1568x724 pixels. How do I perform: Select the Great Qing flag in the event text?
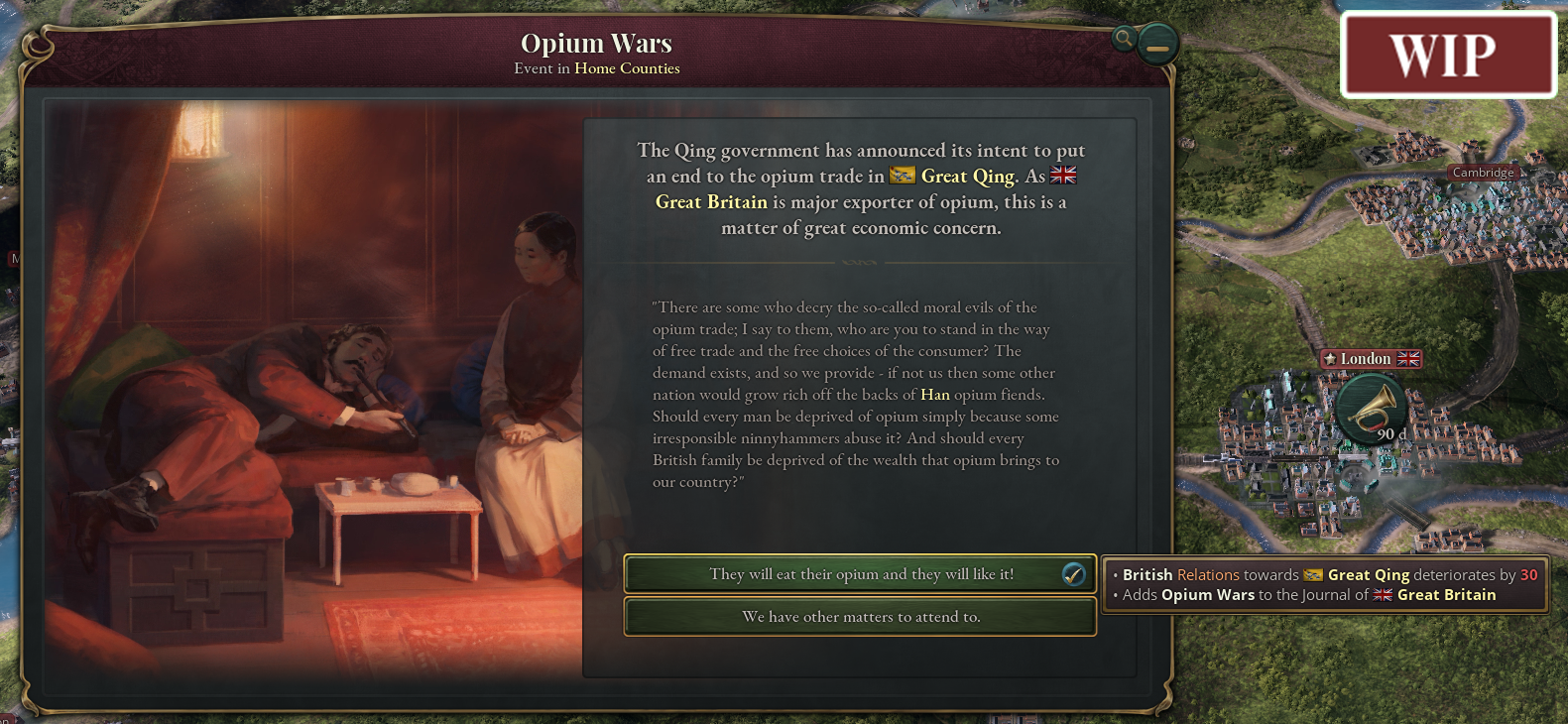901,176
